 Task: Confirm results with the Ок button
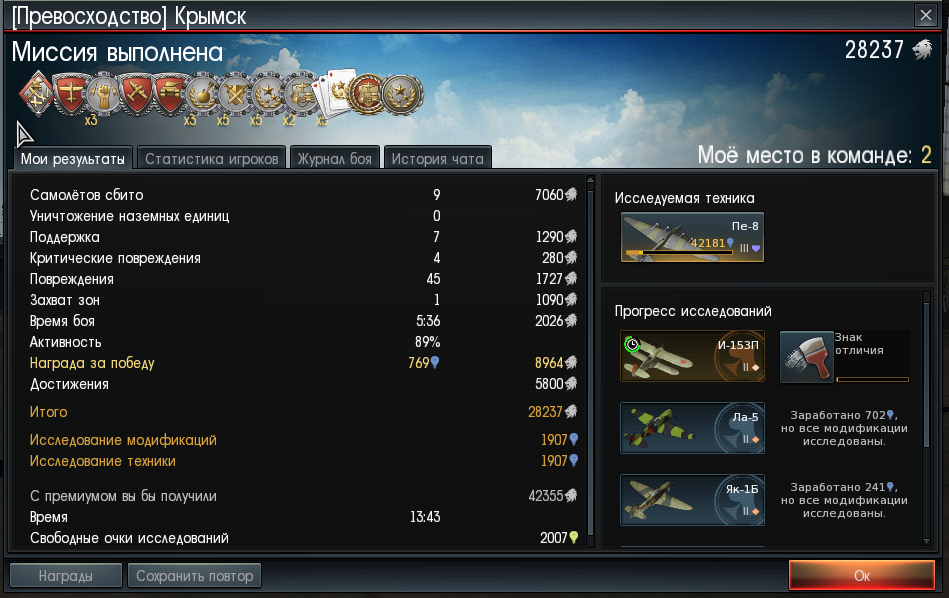coord(861,575)
